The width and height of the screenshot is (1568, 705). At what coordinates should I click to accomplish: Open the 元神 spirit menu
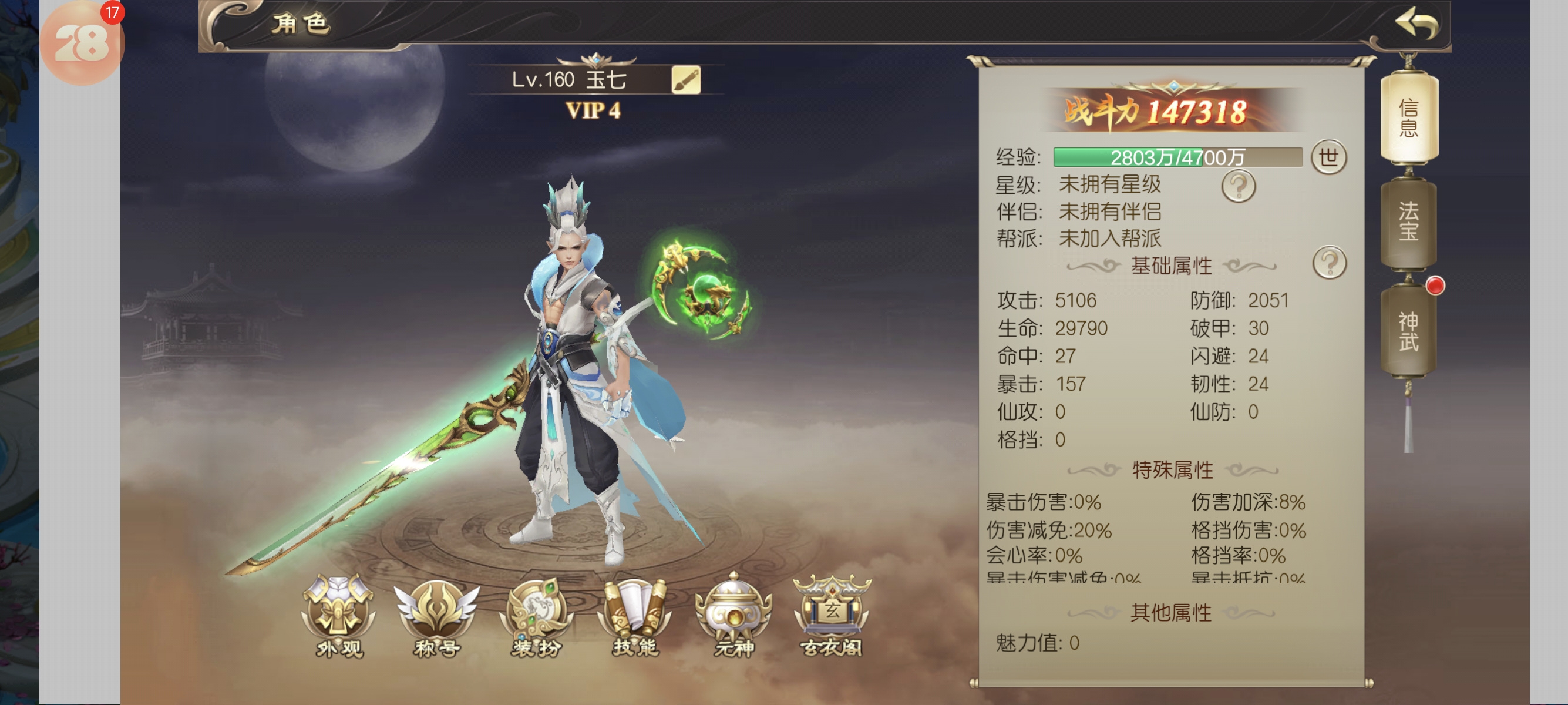tap(733, 616)
